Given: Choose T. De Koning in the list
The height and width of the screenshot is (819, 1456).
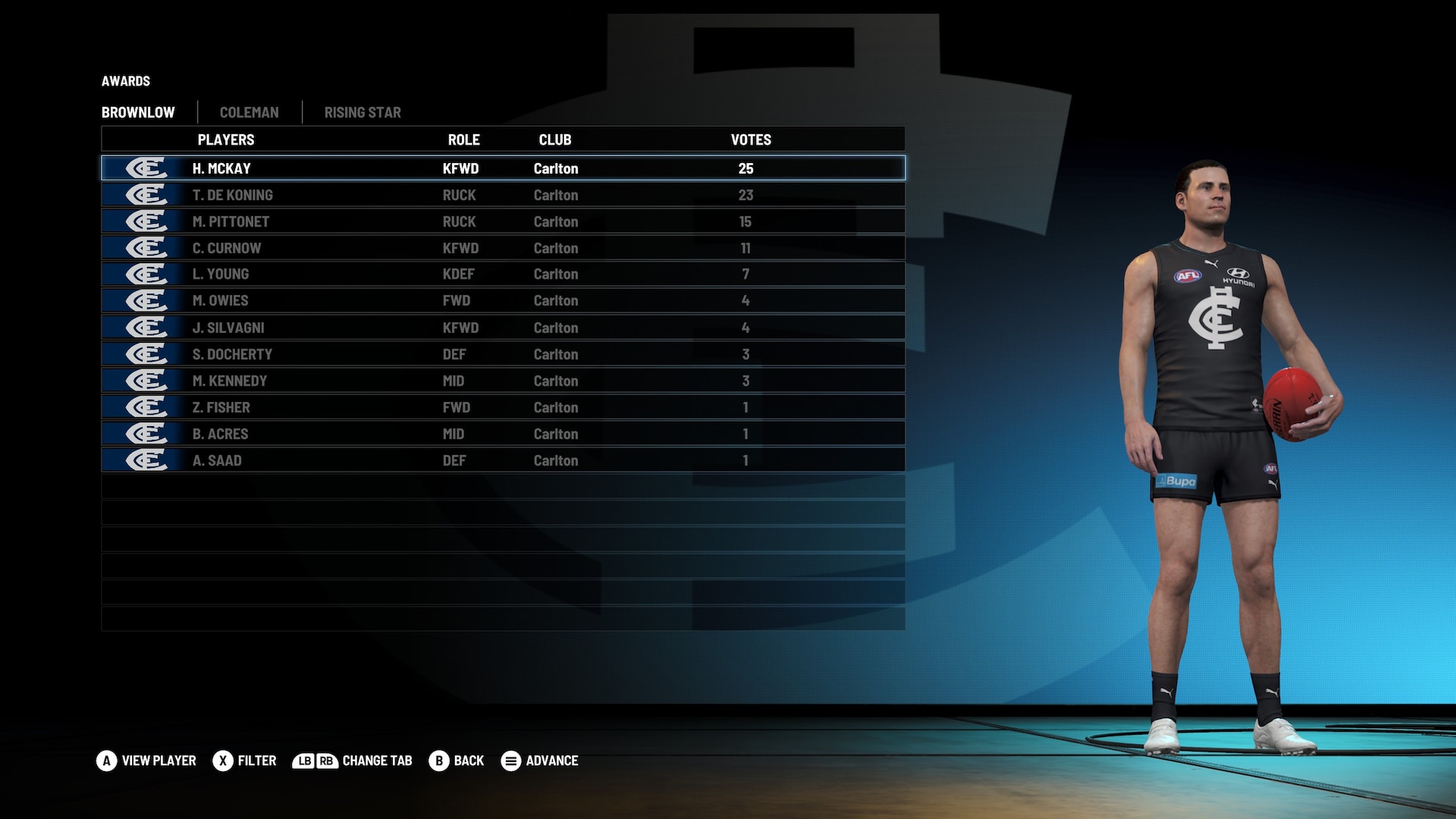Looking at the screenshot, I should [502, 195].
